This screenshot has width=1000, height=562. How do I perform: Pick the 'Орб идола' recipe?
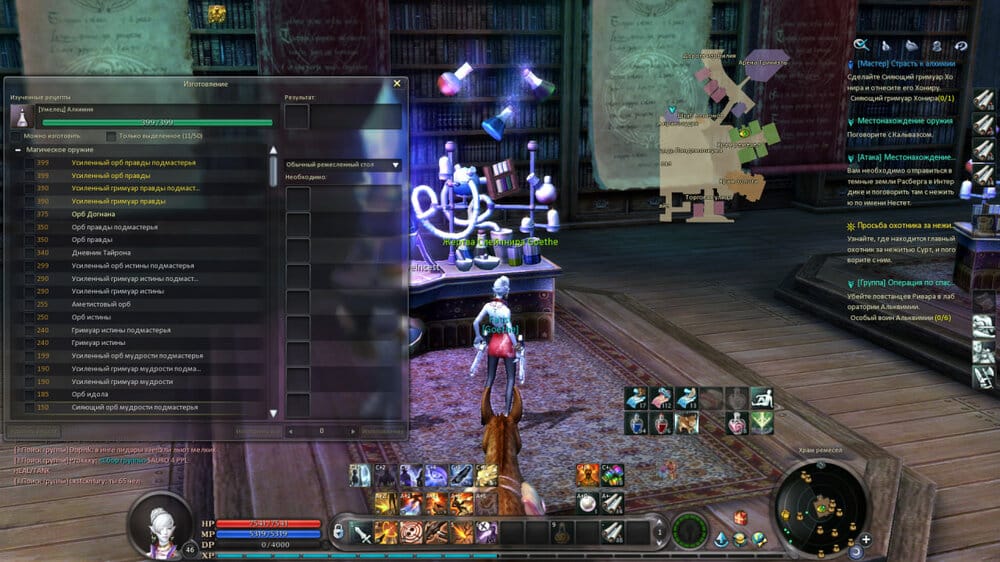[92, 394]
